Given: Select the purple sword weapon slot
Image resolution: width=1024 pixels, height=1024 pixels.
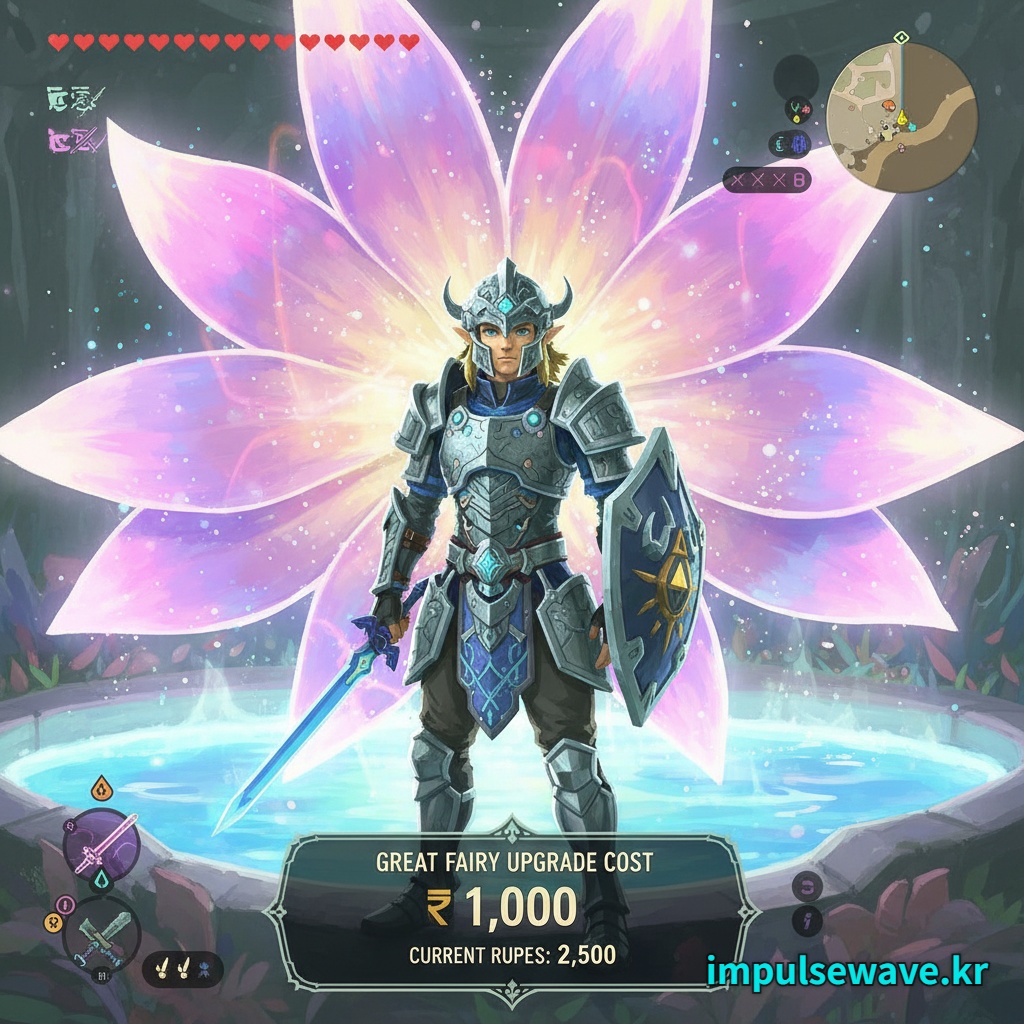Looking at the screenshot, I should pos(100,844).
